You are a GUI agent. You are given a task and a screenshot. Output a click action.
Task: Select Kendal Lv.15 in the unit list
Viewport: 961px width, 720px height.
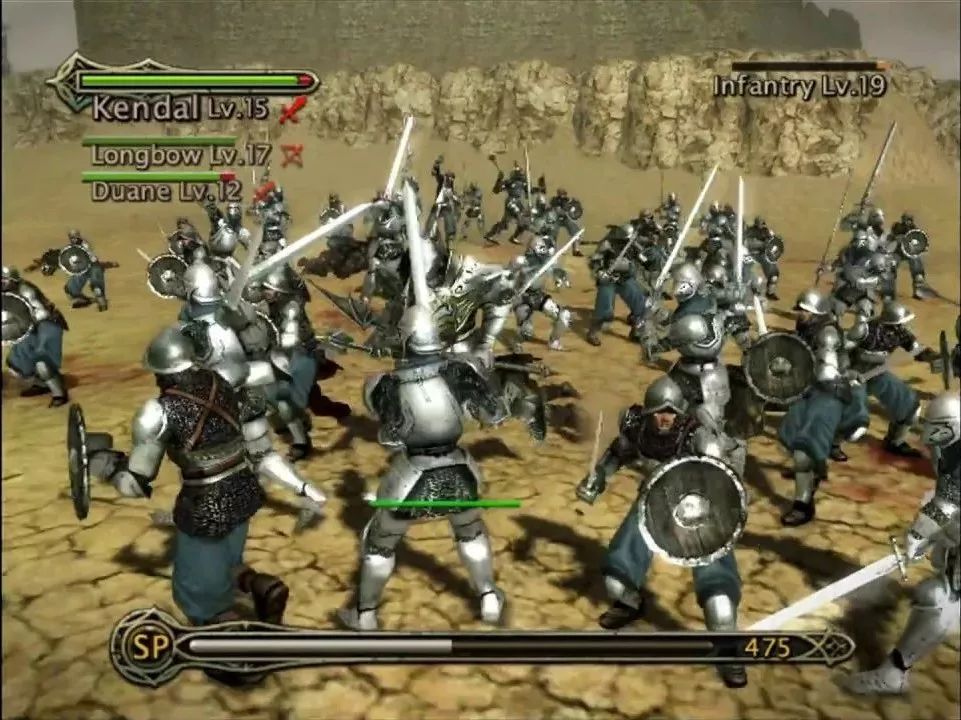click(x=180, y=108)
